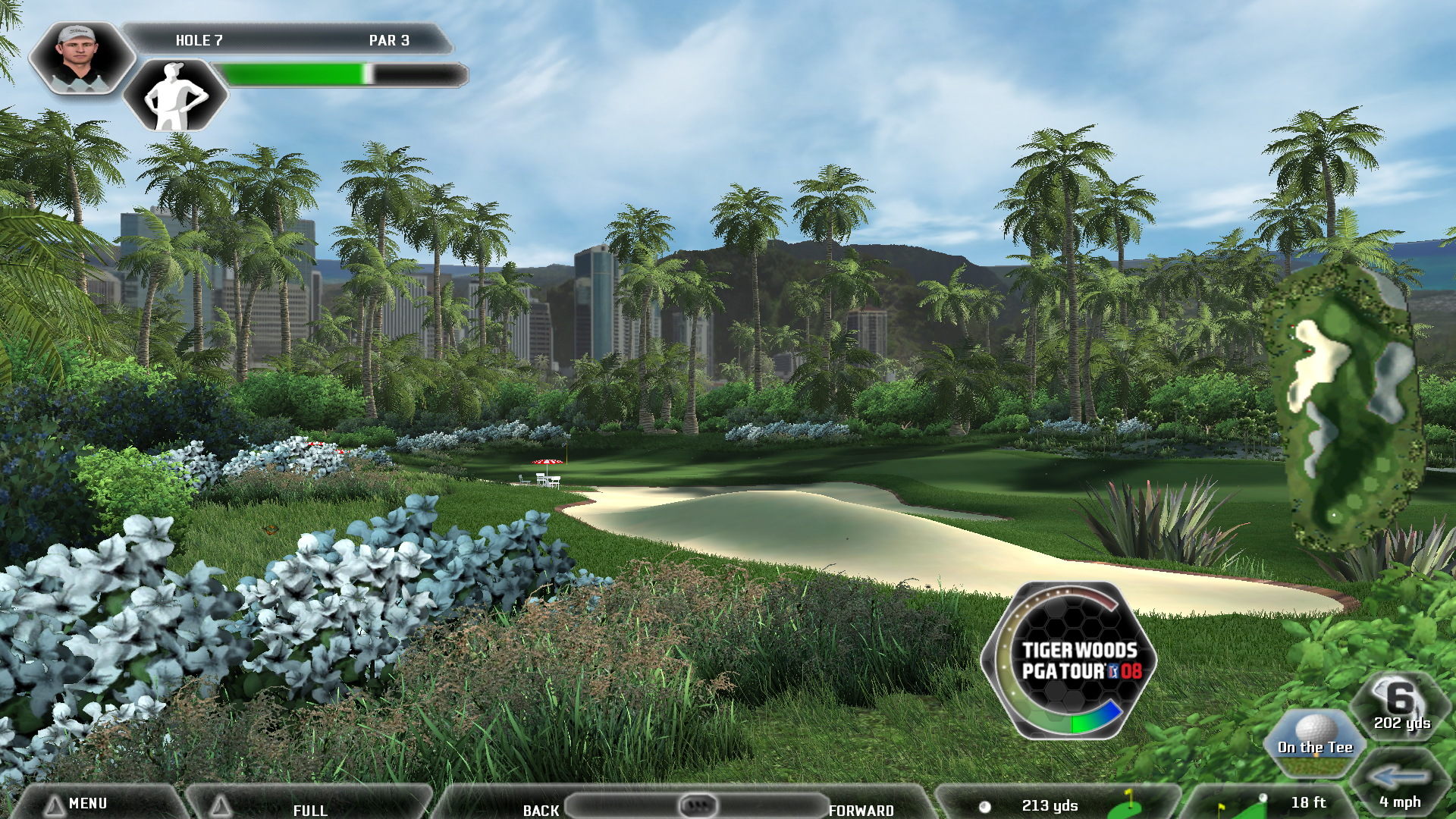
Task: Change the FULL shot type
Action: (309, 809)
